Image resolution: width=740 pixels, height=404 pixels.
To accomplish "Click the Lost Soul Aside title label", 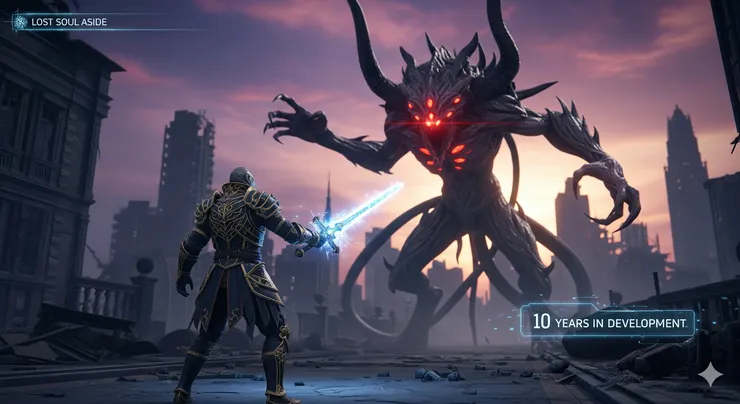I will coord(69,21).
